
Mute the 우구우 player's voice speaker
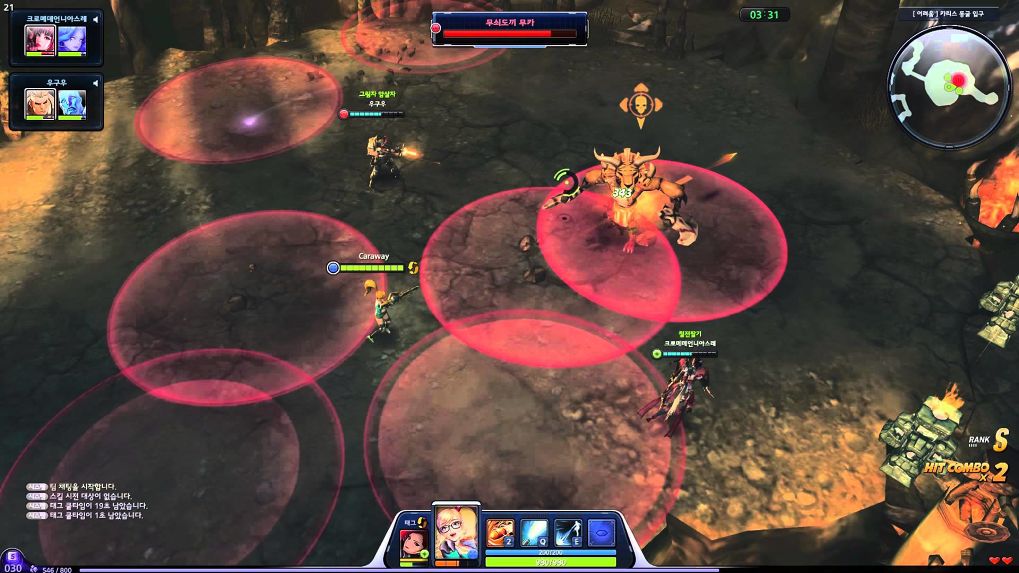pyautogui.click(x=94, y=82)
